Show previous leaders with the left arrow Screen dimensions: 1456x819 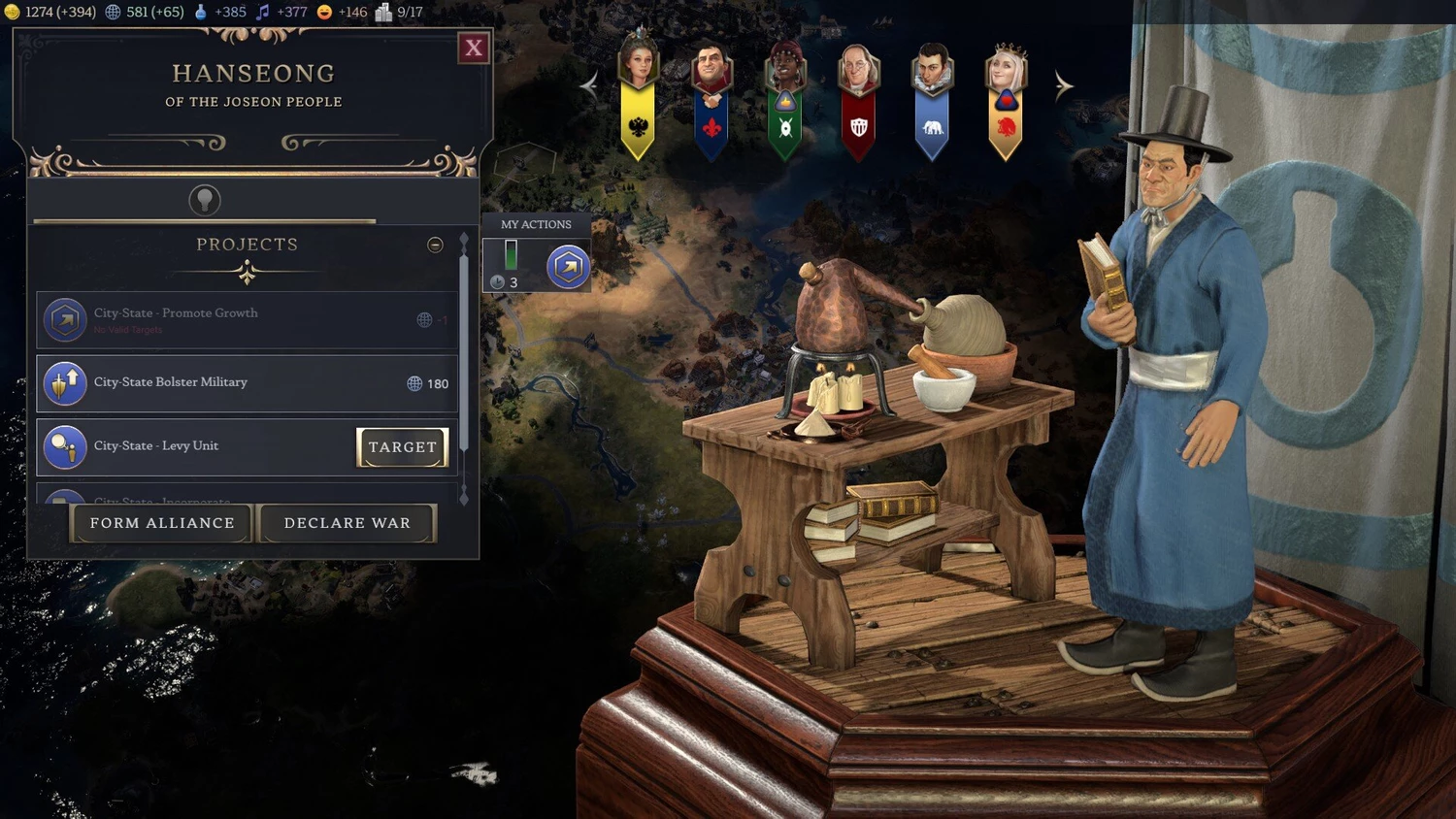coord(589,85)
